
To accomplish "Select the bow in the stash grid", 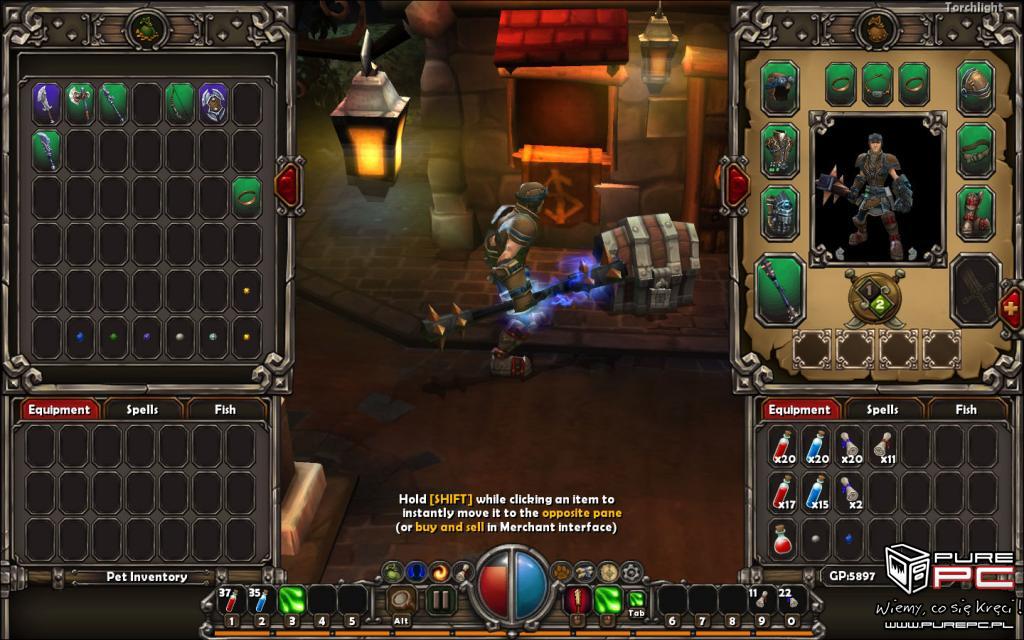I will tap(180, 103).
